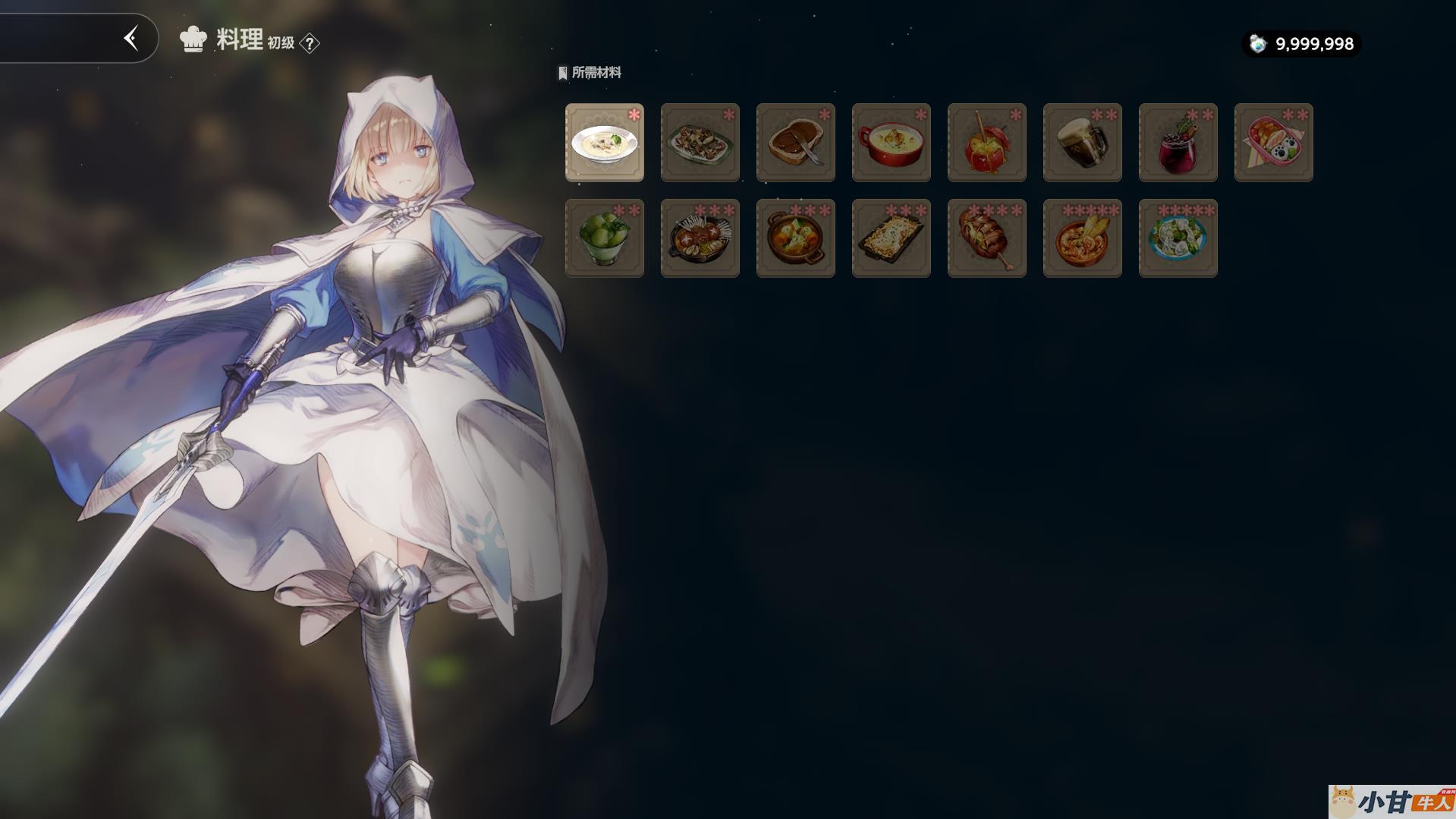Pick the red mug soup recipe
Image resolution: width=1456 pixels, height=819 pixels.
point(891,143)
